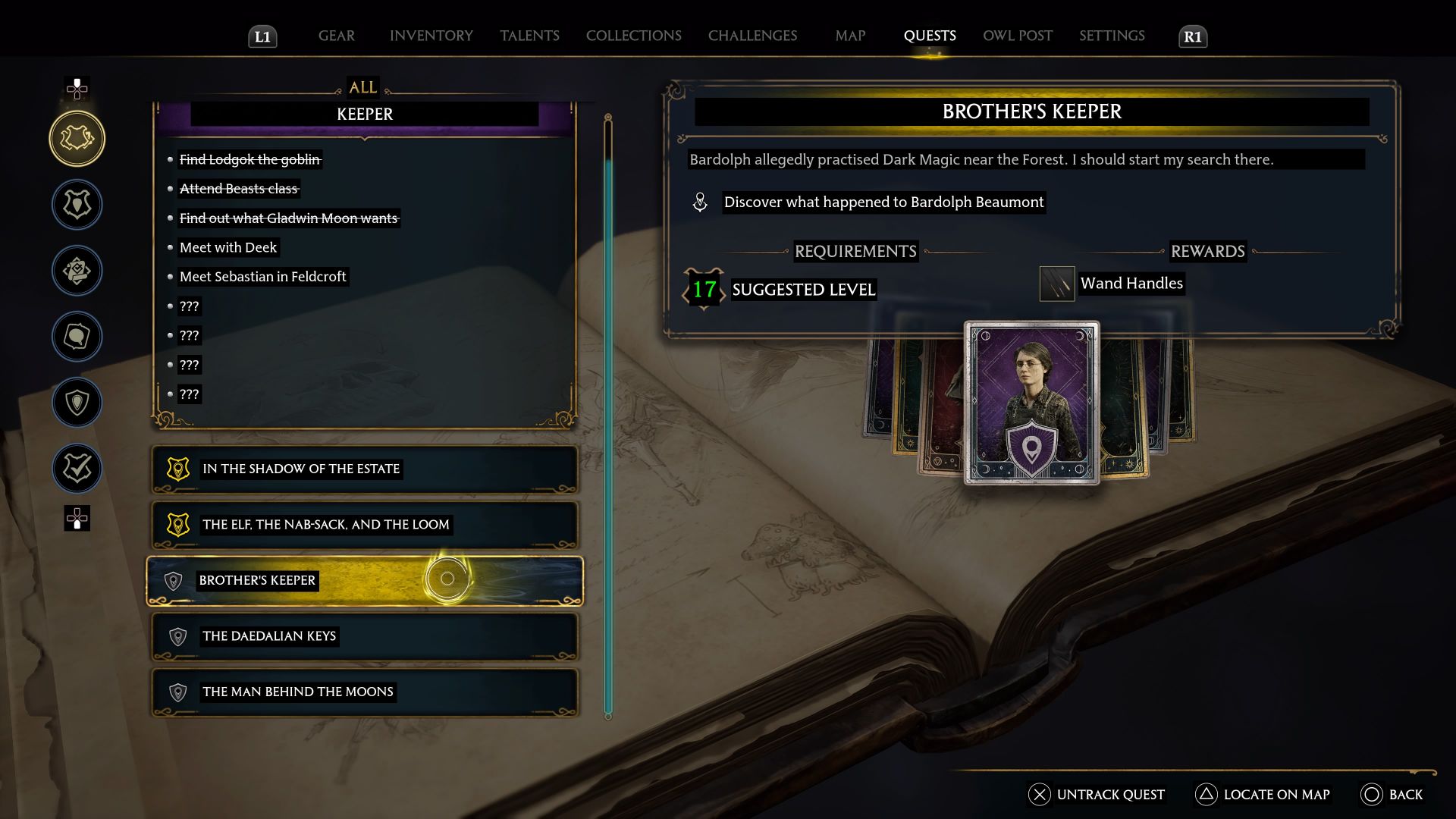Select the Side Quests speech bubble icon
This screenshot has width=1456, height=819.
click(77, 336)
